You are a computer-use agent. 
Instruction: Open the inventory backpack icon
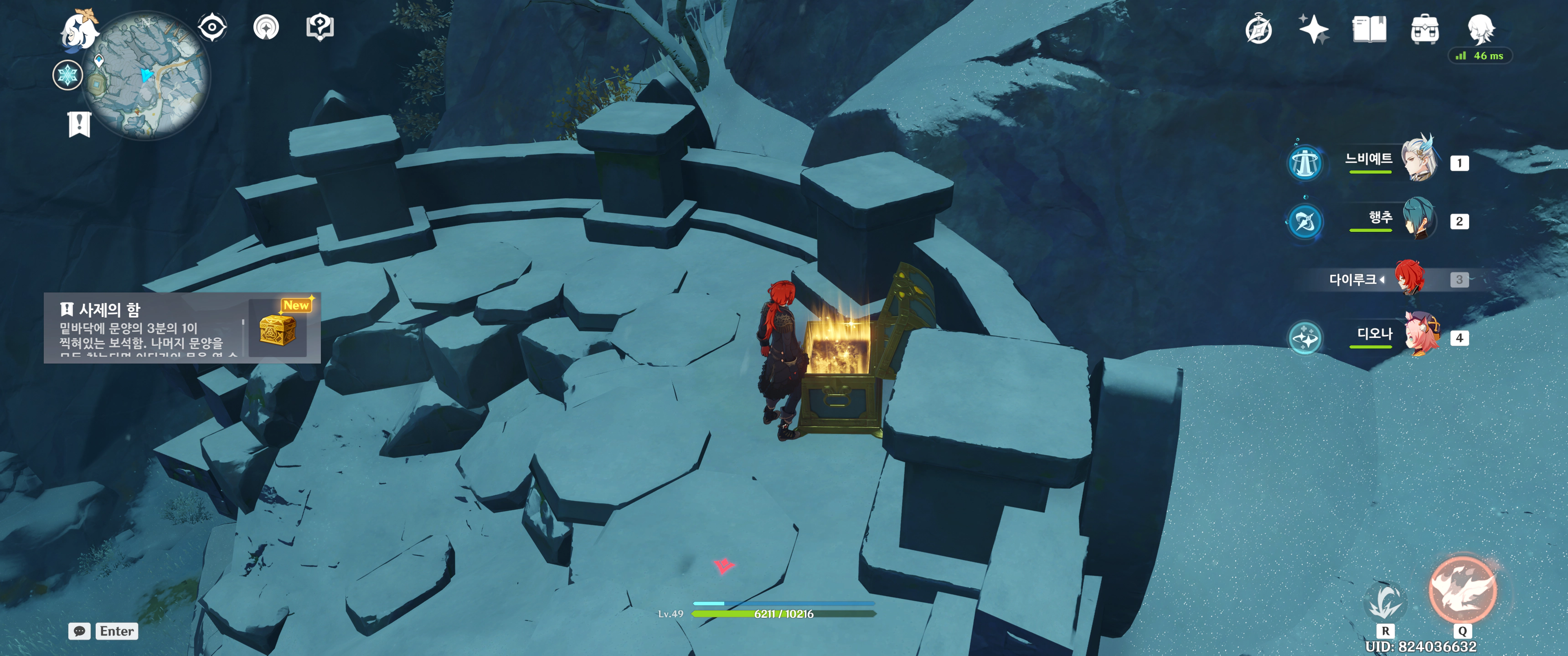coord(1424,29)
